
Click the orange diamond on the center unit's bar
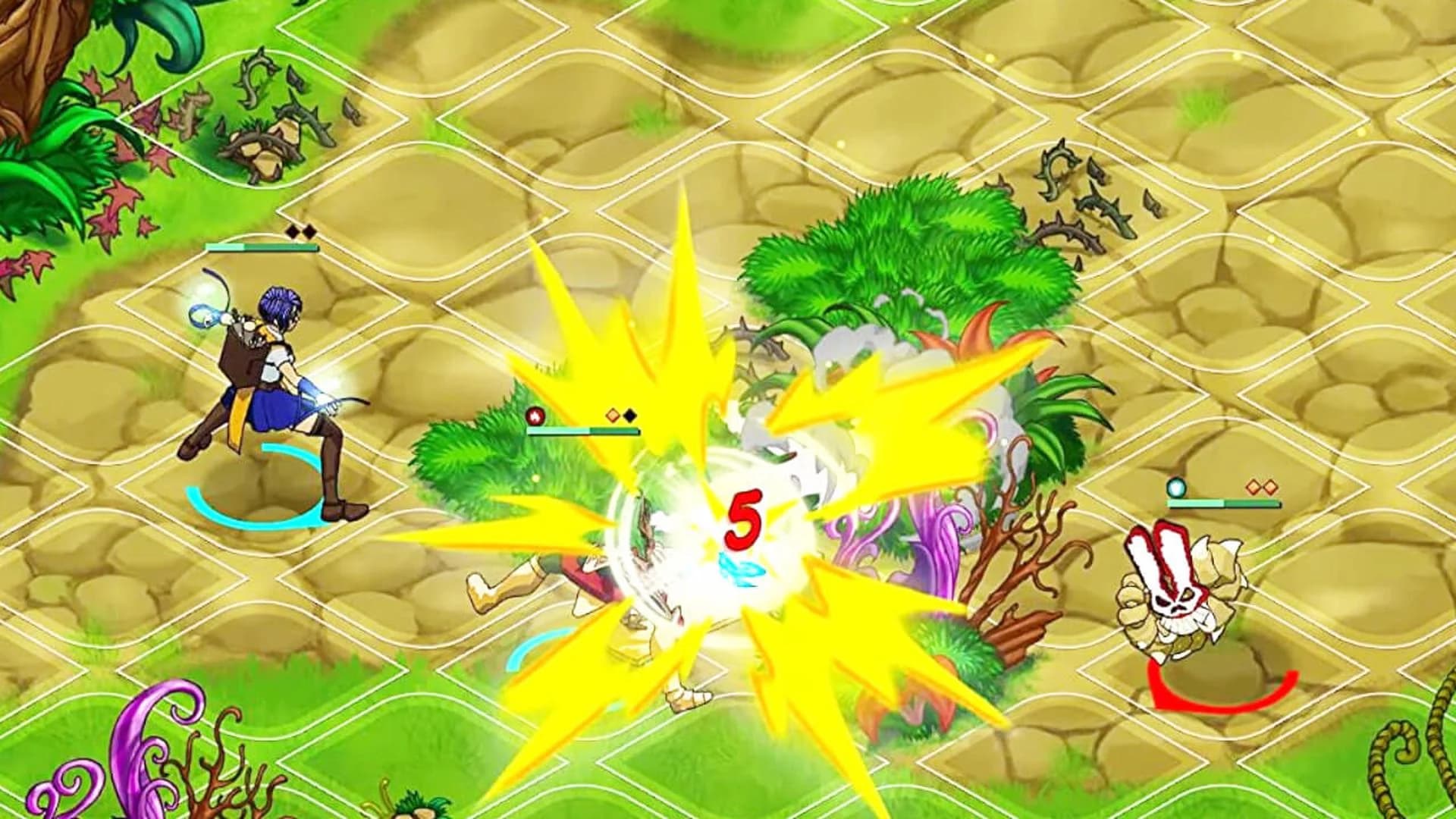click(612, 415)
